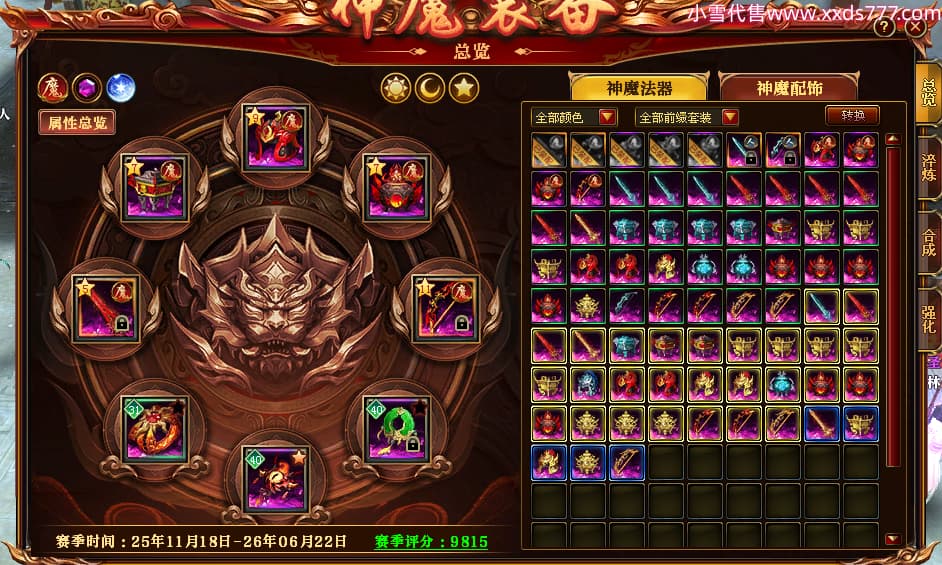Select the 淬炼 side tab
The image size is (942, 565).
929,165
